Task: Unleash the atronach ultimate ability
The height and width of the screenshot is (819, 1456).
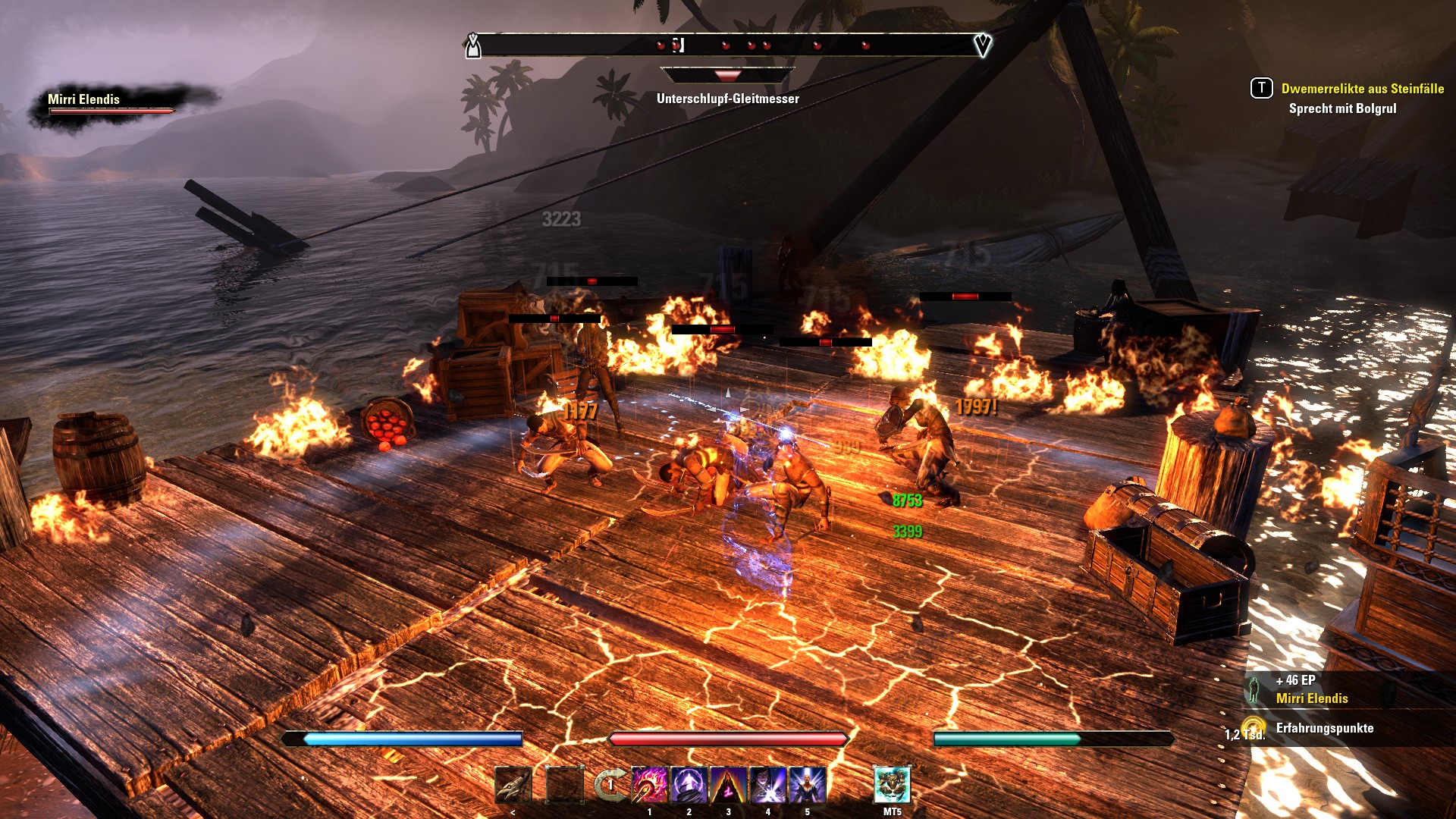Action: point(892,785)
